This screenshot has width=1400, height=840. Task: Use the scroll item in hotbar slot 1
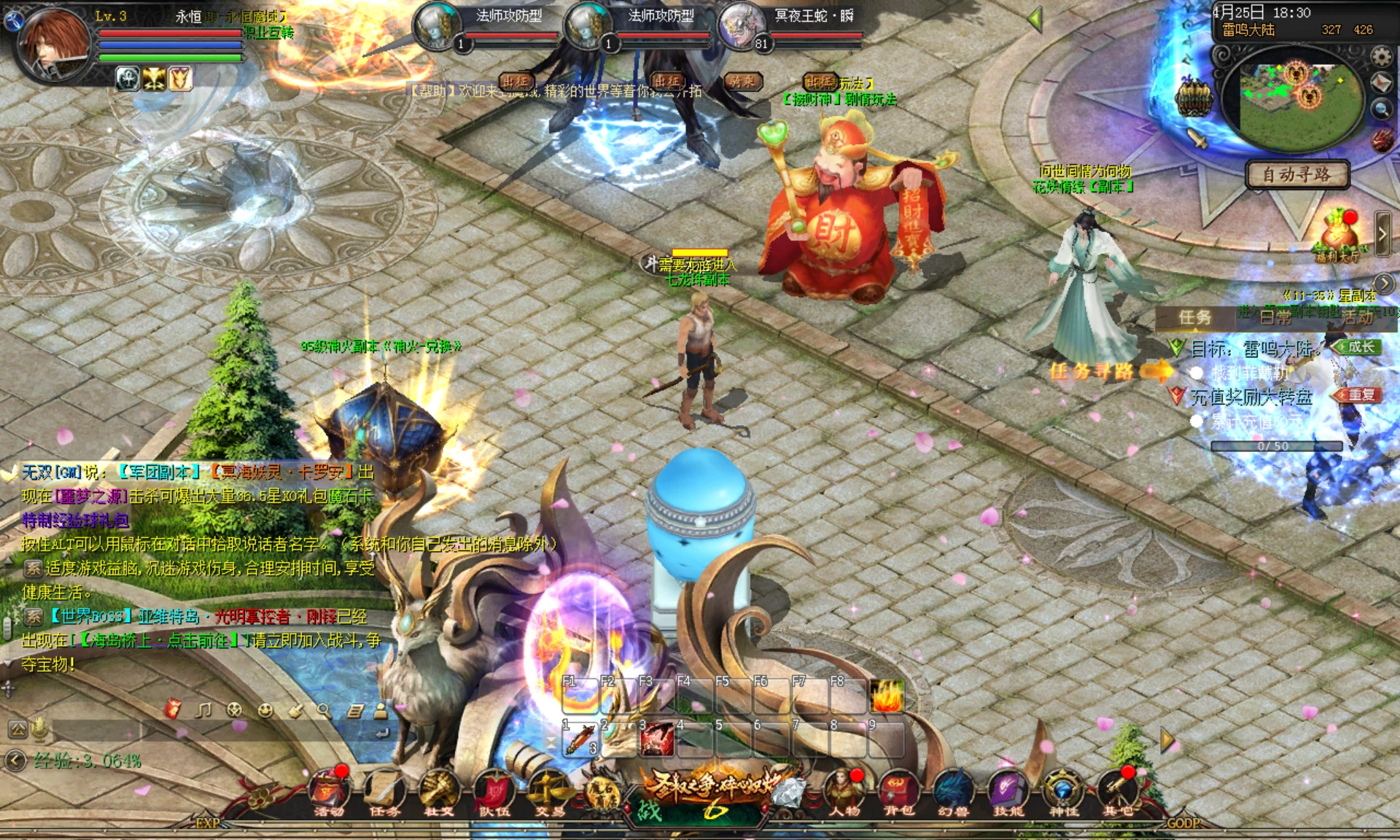[x=580, y=739]
